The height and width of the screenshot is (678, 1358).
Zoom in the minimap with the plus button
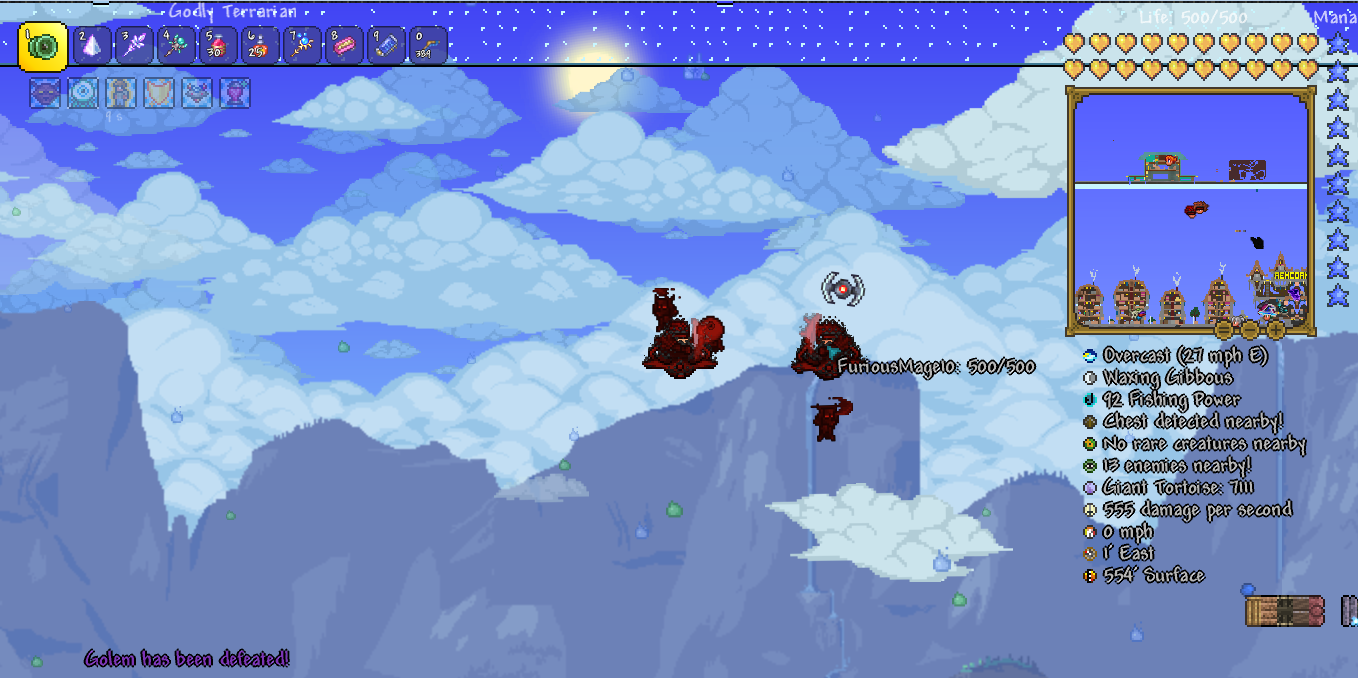click(1277, 330)
